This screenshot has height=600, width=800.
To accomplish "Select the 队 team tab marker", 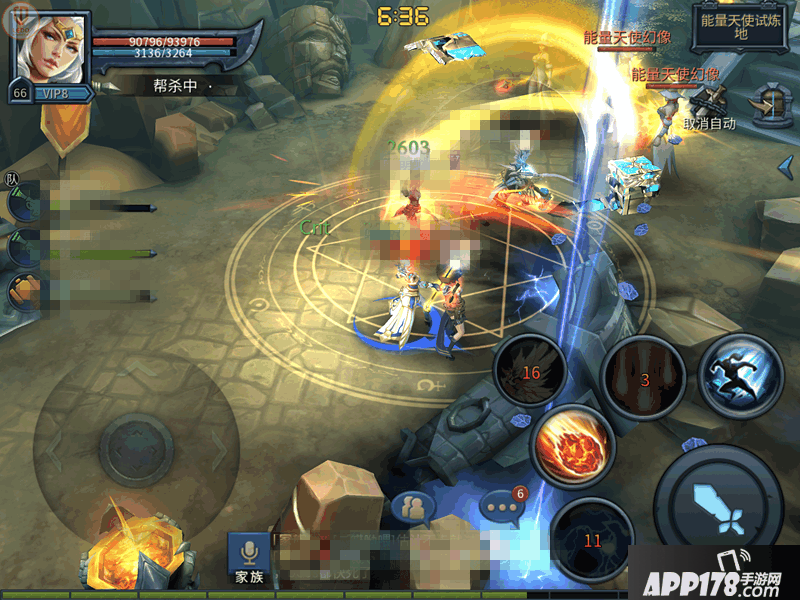I will pos(13,179).
